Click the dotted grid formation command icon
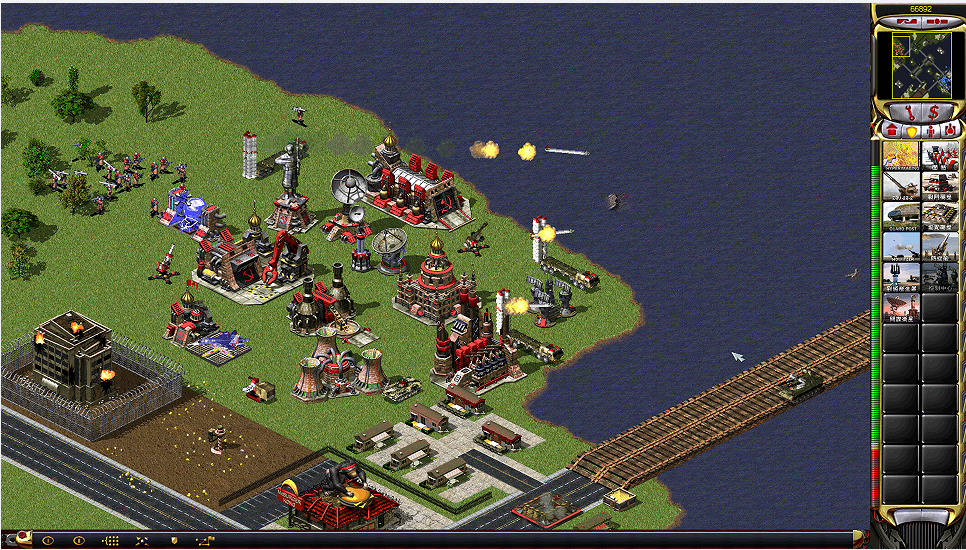This screenshot has height=550, width=966. tap(110, 540)
